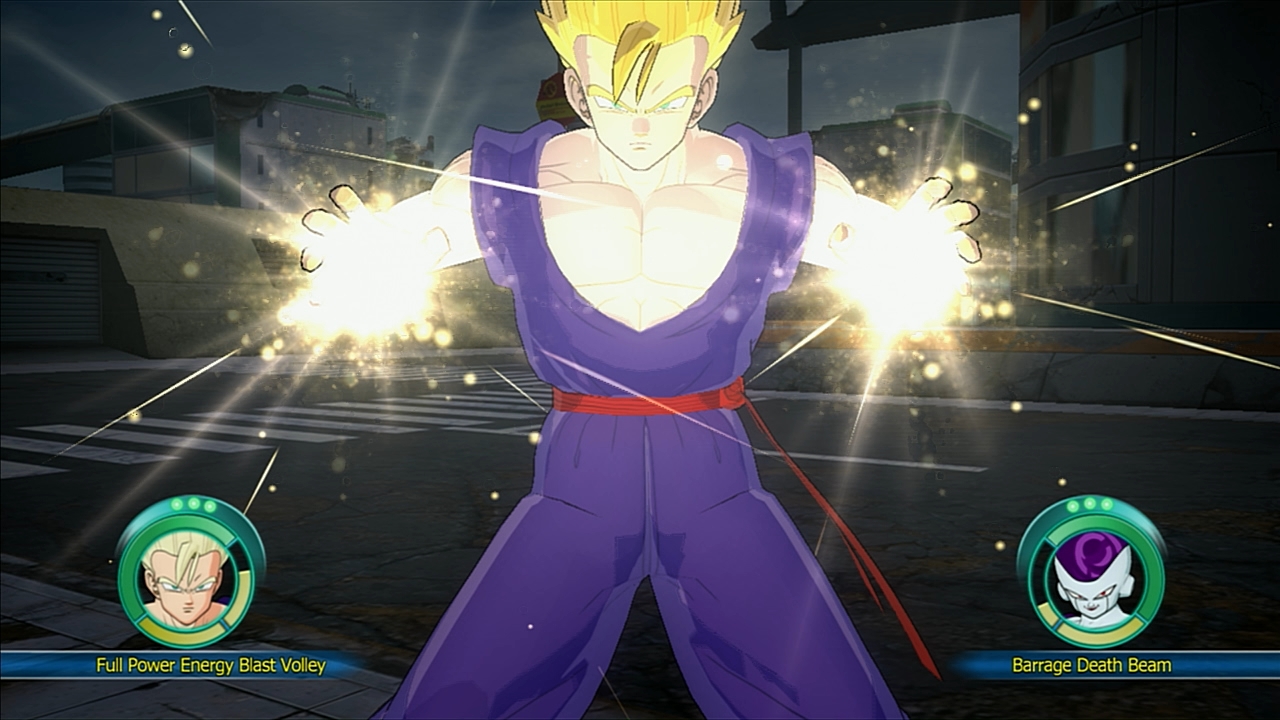Select the Full Power Energy Blast Volley label
Image resolution: width=1280 pixels, height=720 pixels.
(x=211, y=665)
